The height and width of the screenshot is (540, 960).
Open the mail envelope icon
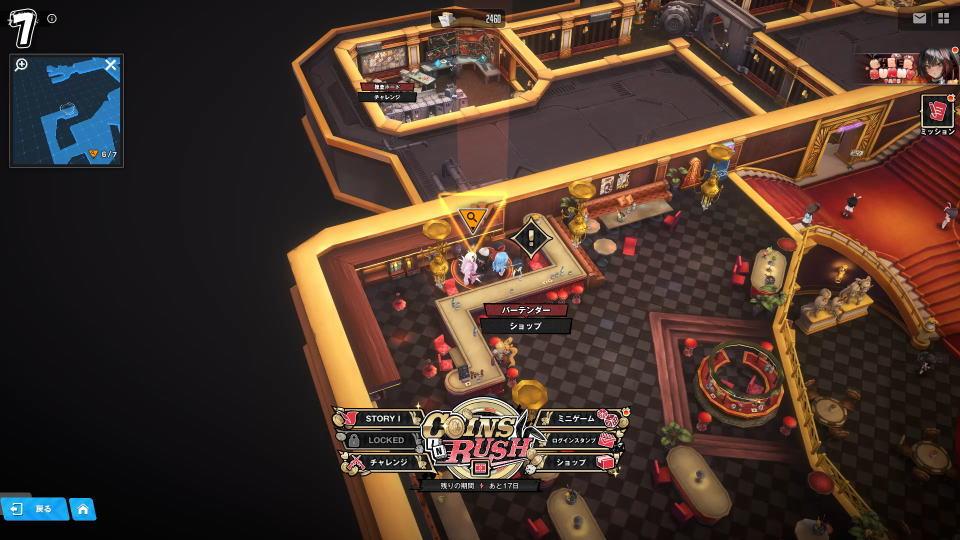point(920,18)
